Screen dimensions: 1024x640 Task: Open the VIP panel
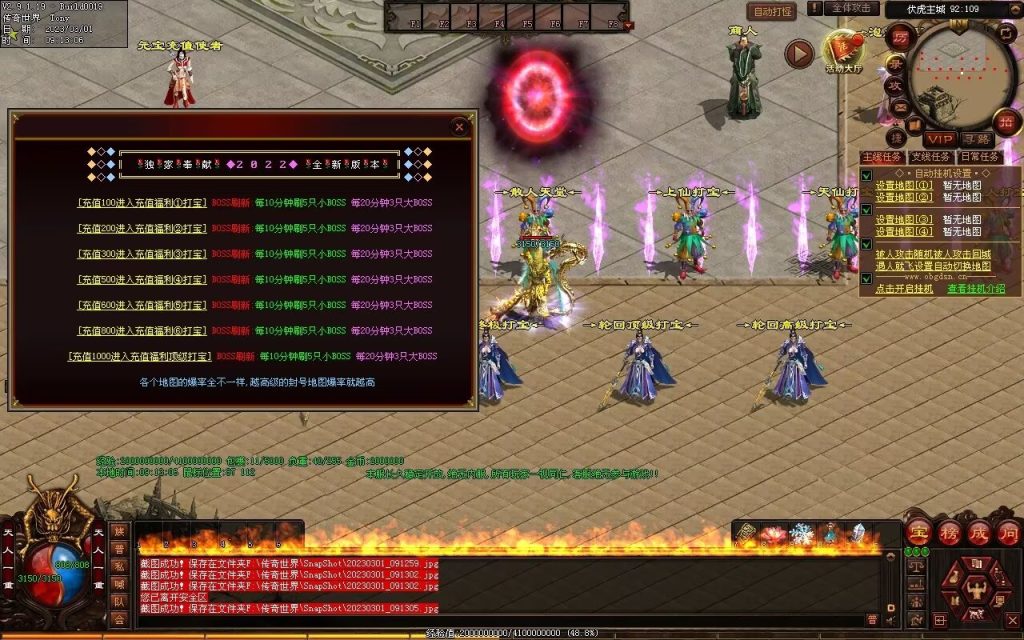point(939,139)
